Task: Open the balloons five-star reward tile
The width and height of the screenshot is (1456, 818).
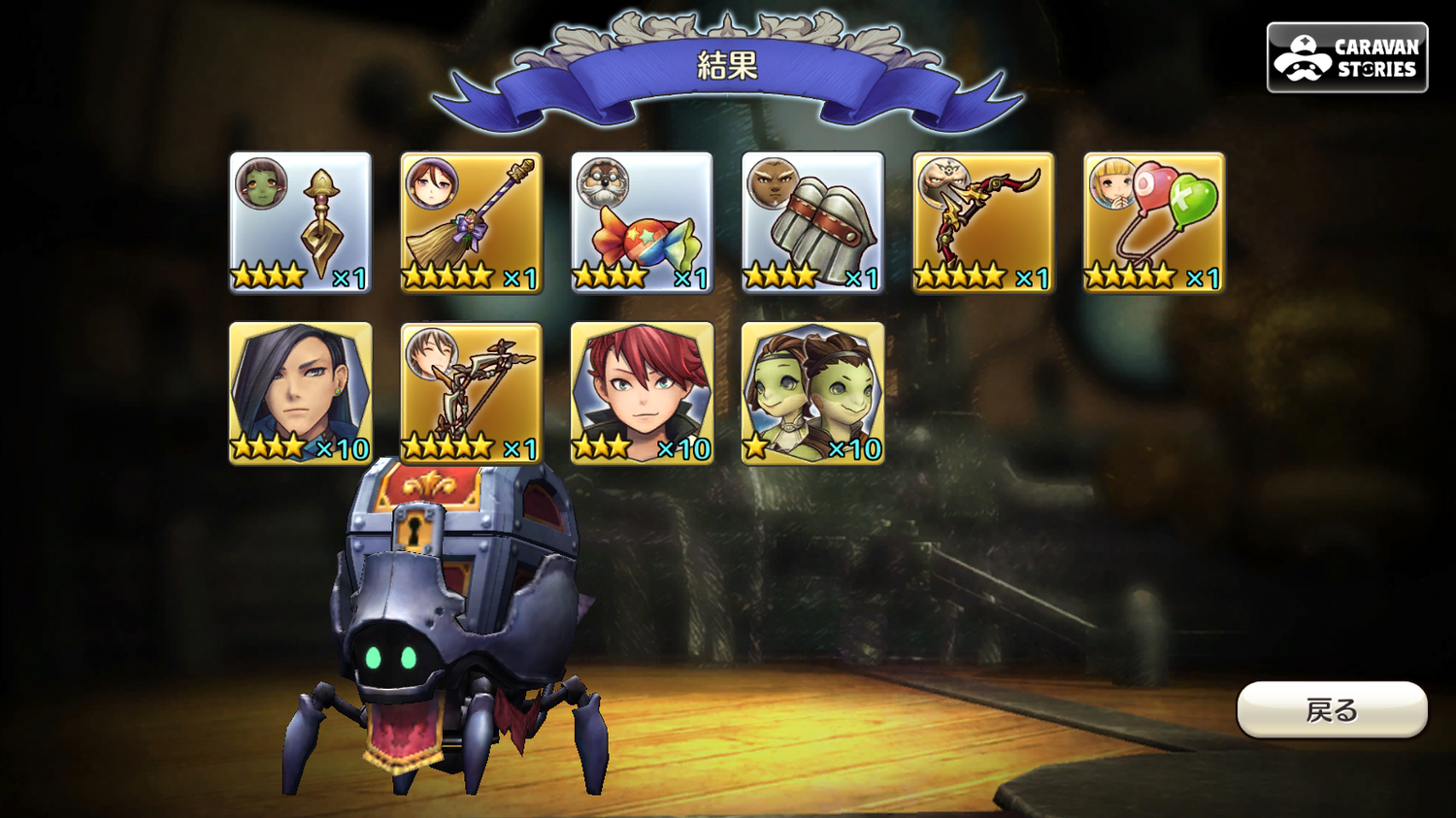Action: coord(1154,222)
